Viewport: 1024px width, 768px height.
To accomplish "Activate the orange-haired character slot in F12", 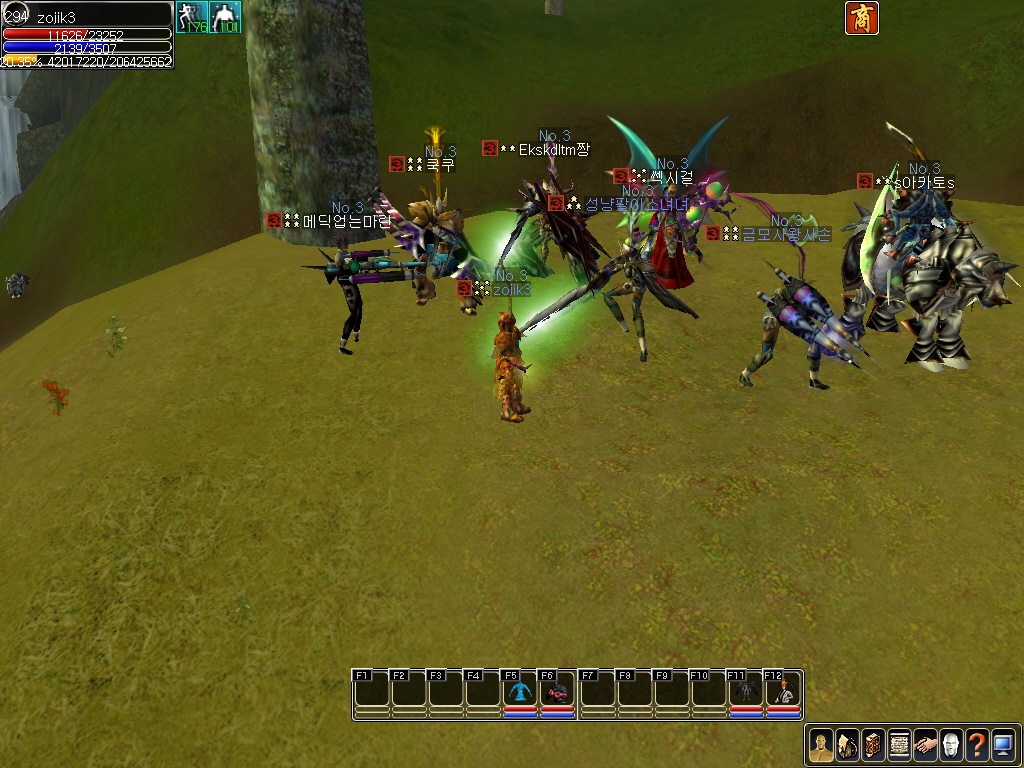I will pos(783,692).
